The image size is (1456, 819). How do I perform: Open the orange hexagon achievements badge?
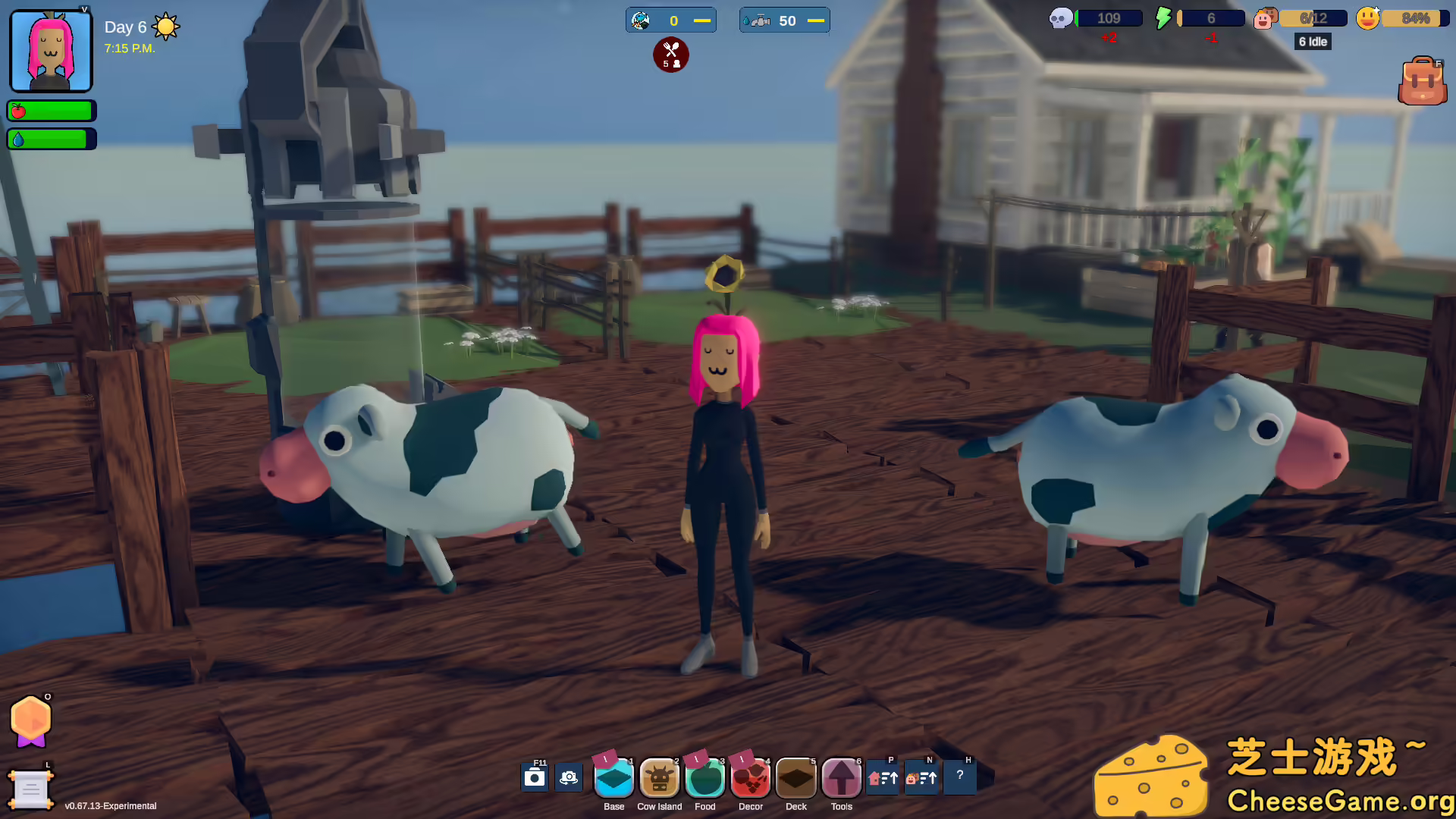[x=31, y=720]
